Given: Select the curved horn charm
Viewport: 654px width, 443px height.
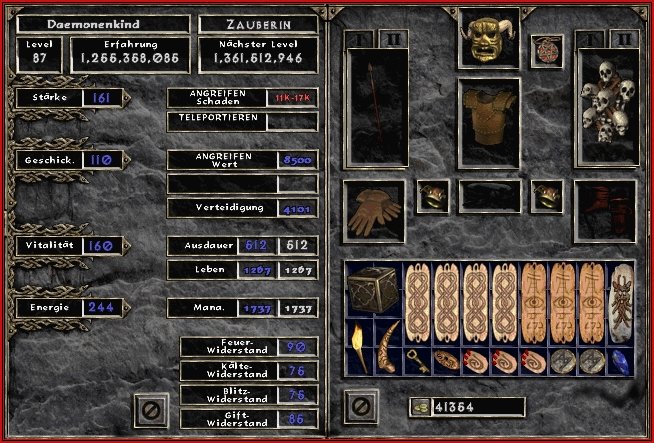Looking at the screenshot, I should tap(386, 346).
